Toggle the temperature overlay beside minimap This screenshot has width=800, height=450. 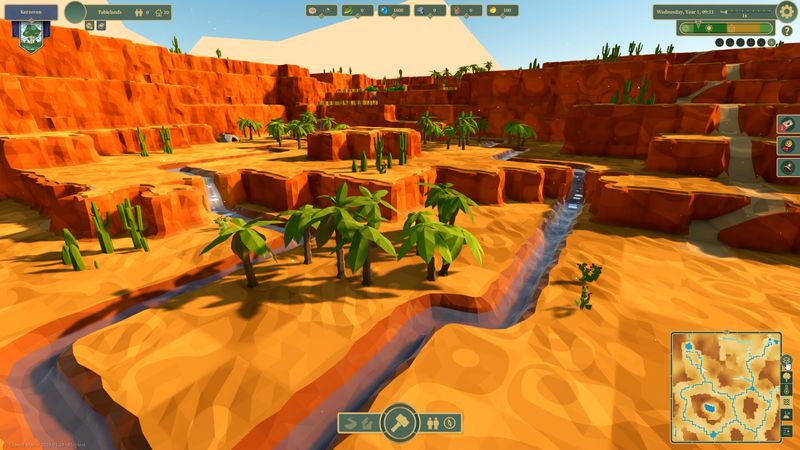(788, 390)
